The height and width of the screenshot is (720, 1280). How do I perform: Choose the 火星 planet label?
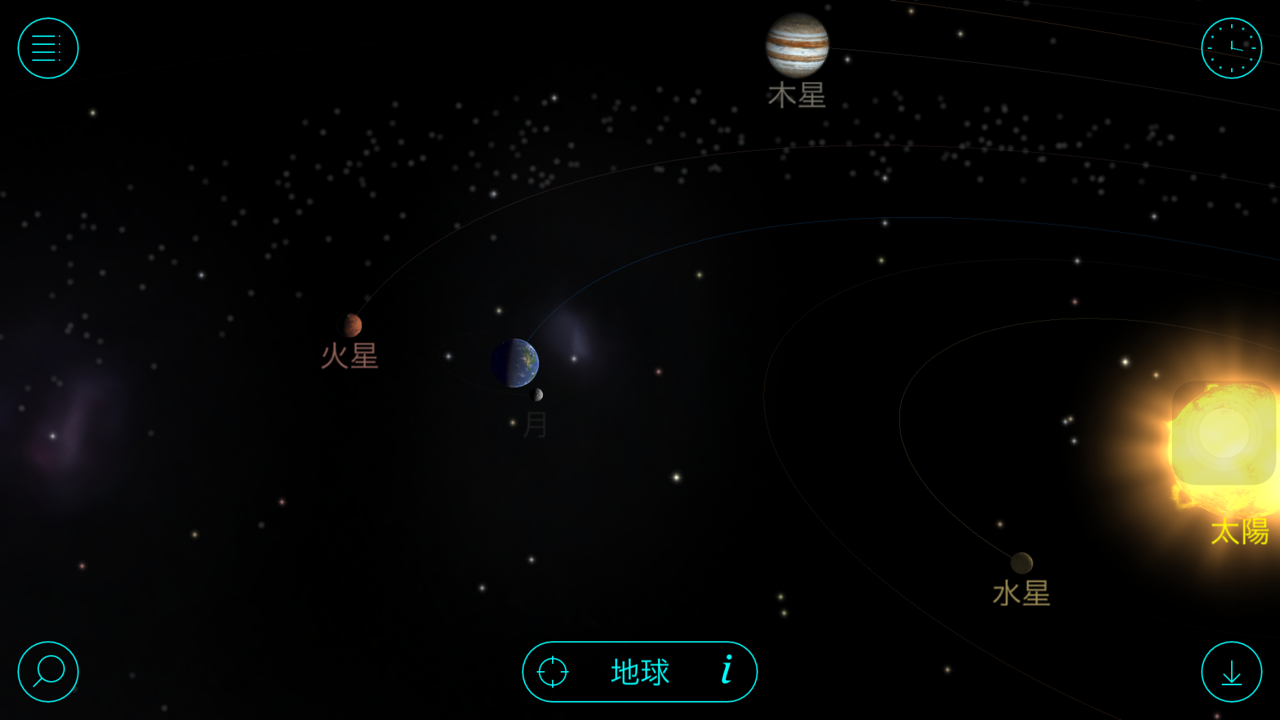coord(349,356)
